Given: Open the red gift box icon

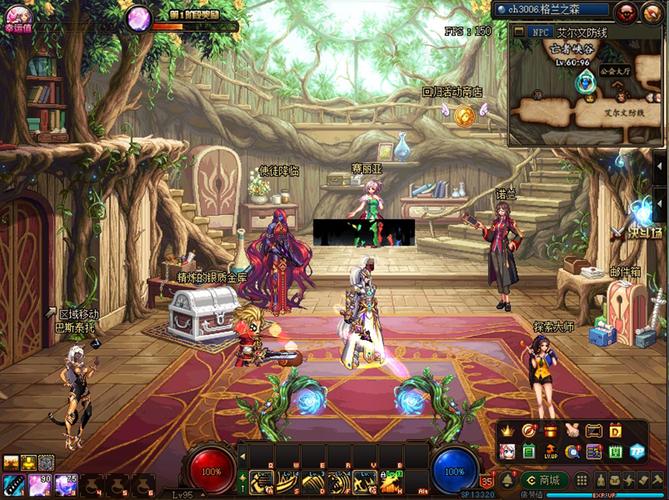Looking at the screenshot, I should click(x=550, y=431).
